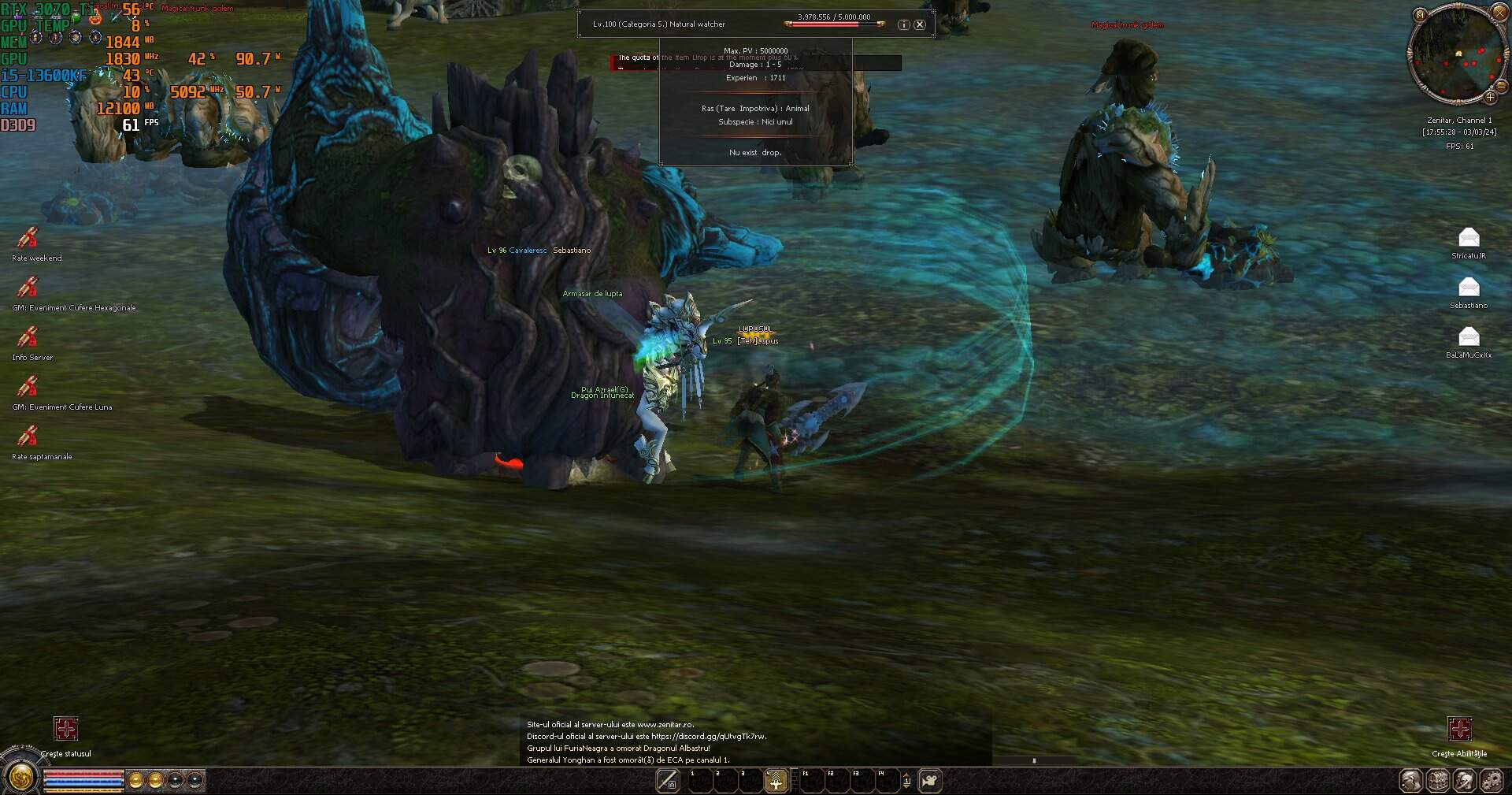Image resolution: width=1512 pixels, height=795 pixels.
Task: Zoom in the minimap
Action: (1490, 98)
